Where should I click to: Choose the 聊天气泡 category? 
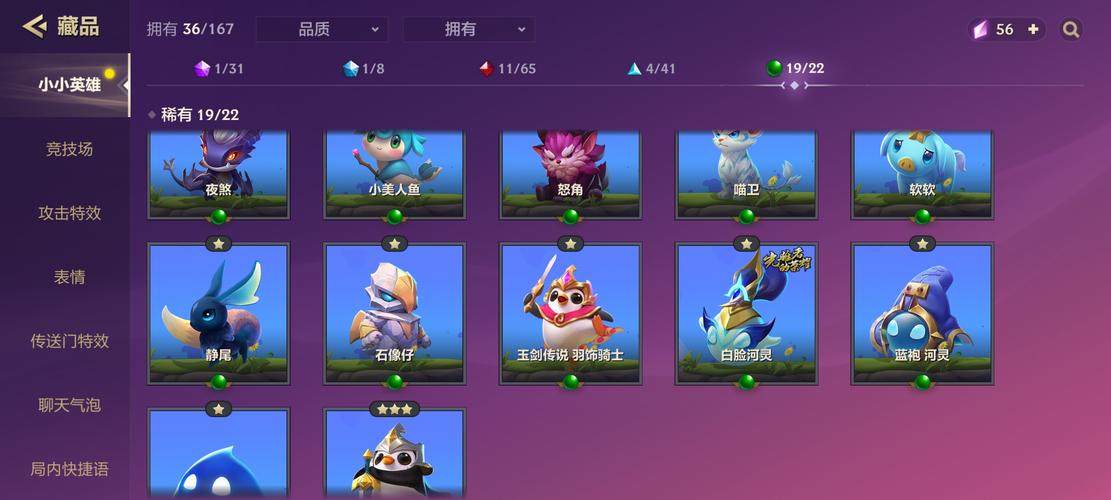pos(69,405)
